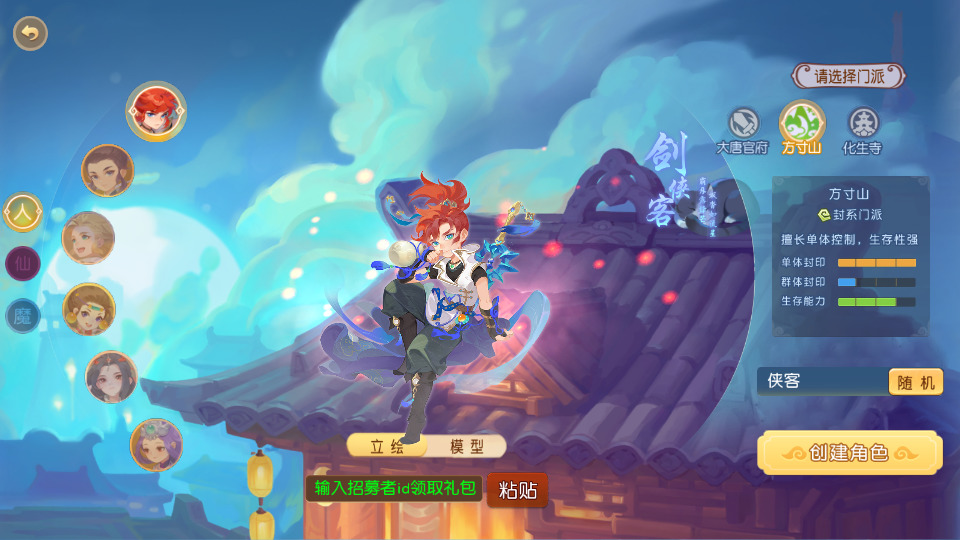
Task: Click the 粘贴 paste button
Action: coord(518,490)
